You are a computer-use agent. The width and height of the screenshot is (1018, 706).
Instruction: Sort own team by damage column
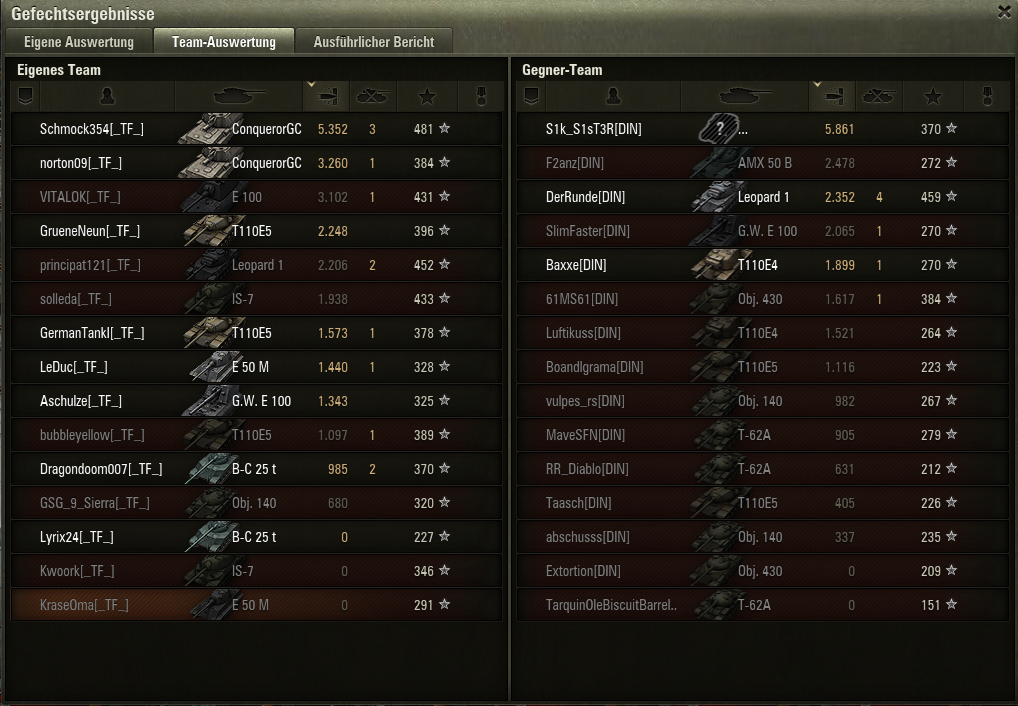point(326,96)
